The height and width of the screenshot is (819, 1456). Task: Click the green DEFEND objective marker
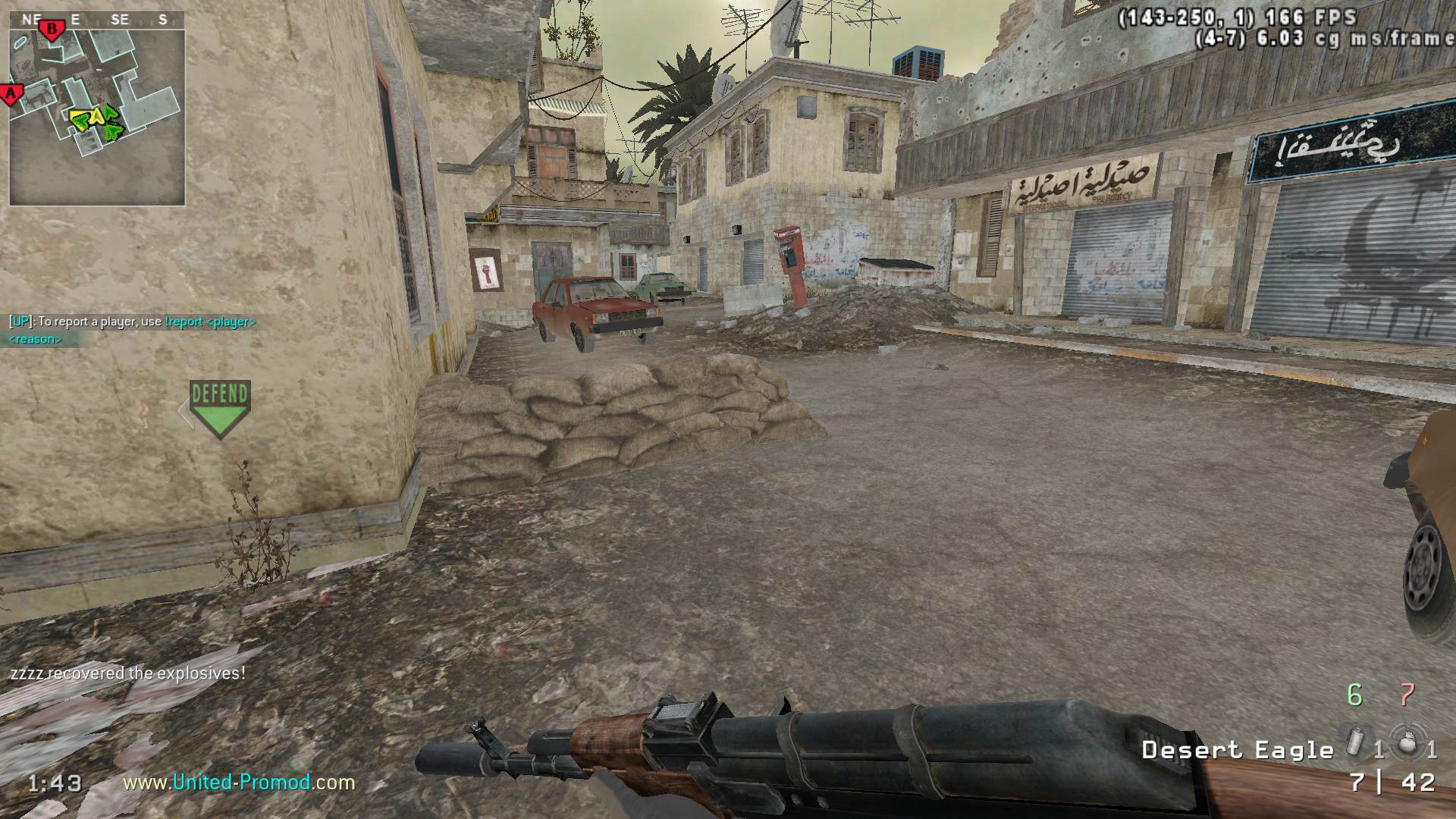click(x=220, y=408)
